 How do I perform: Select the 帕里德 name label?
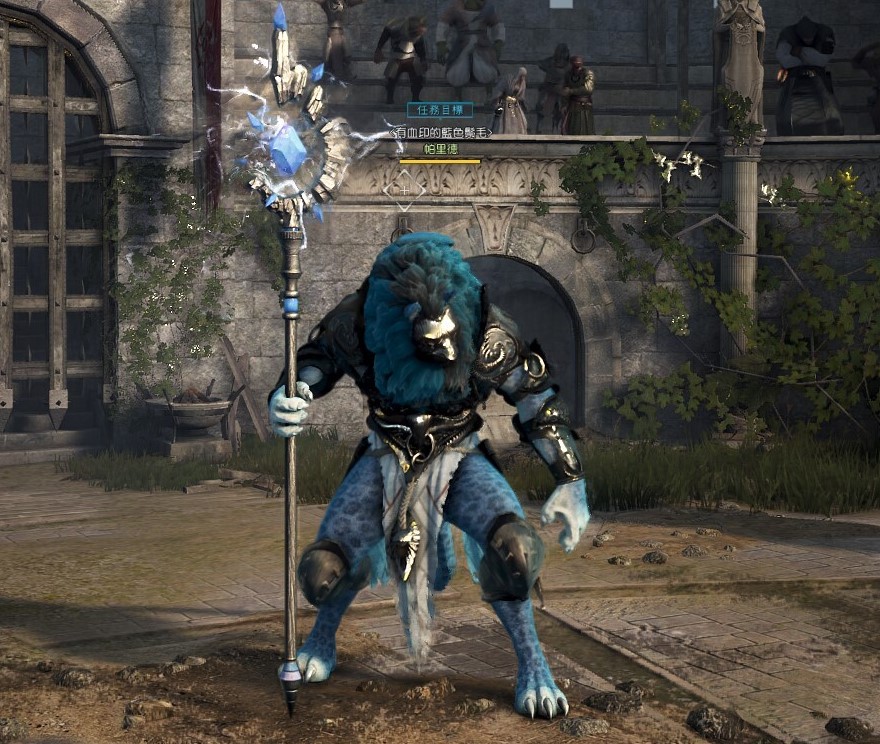pos(440,149)
